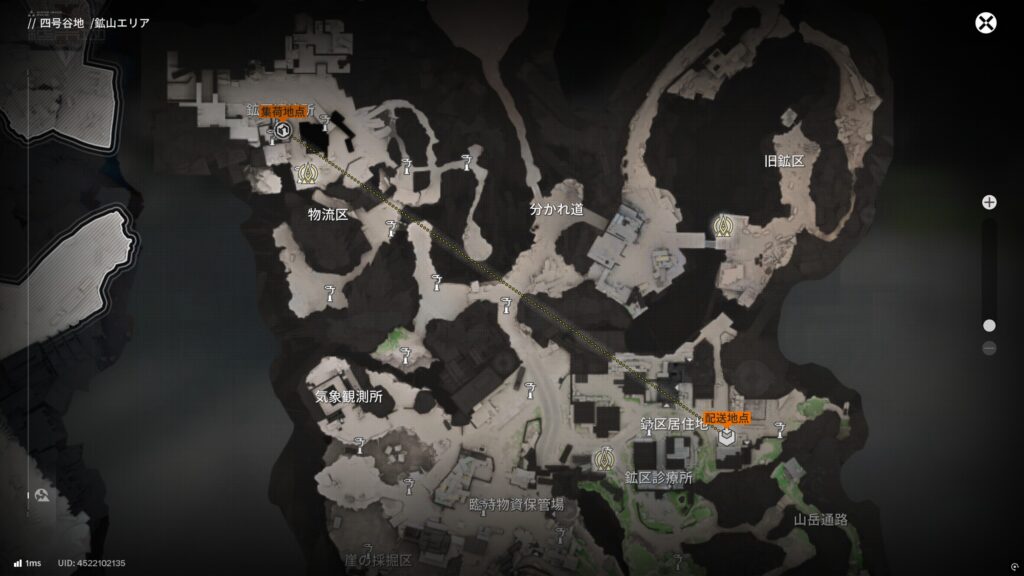Click the map zoom slider handle

(x=989, y=325)
